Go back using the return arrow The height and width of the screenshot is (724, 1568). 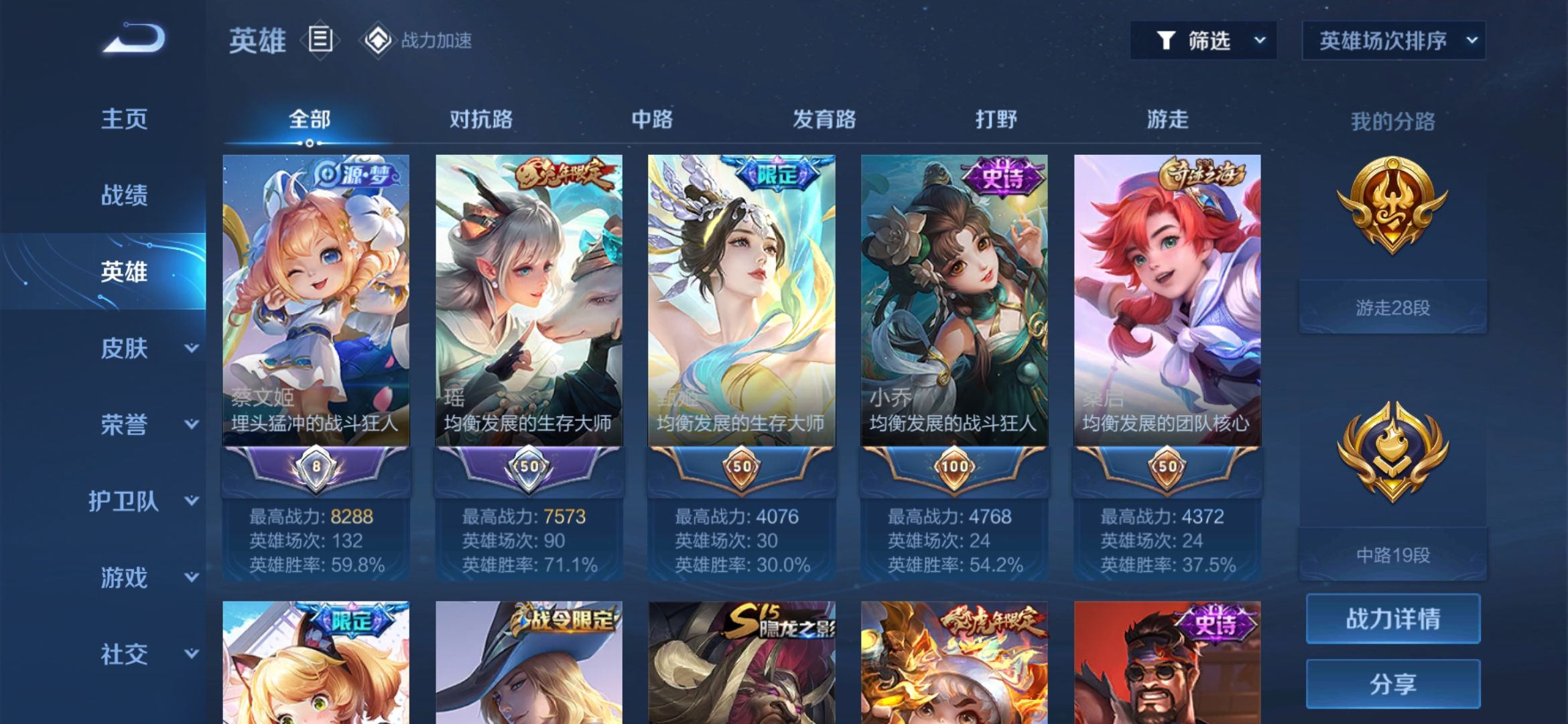[134, 39]
